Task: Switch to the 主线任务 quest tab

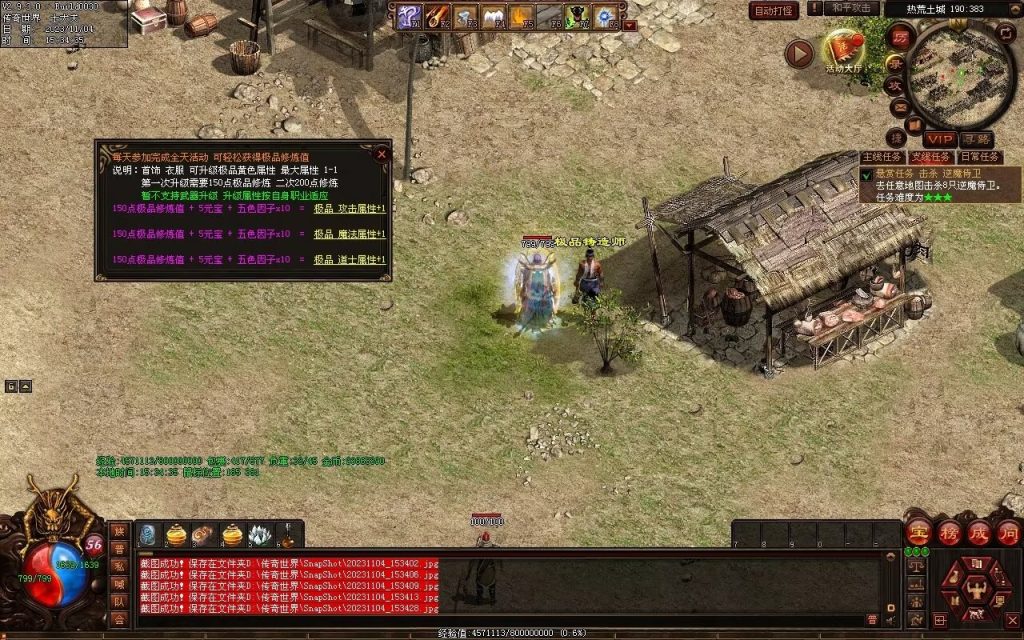Action: pyautogui.click(x=882, y=157)
